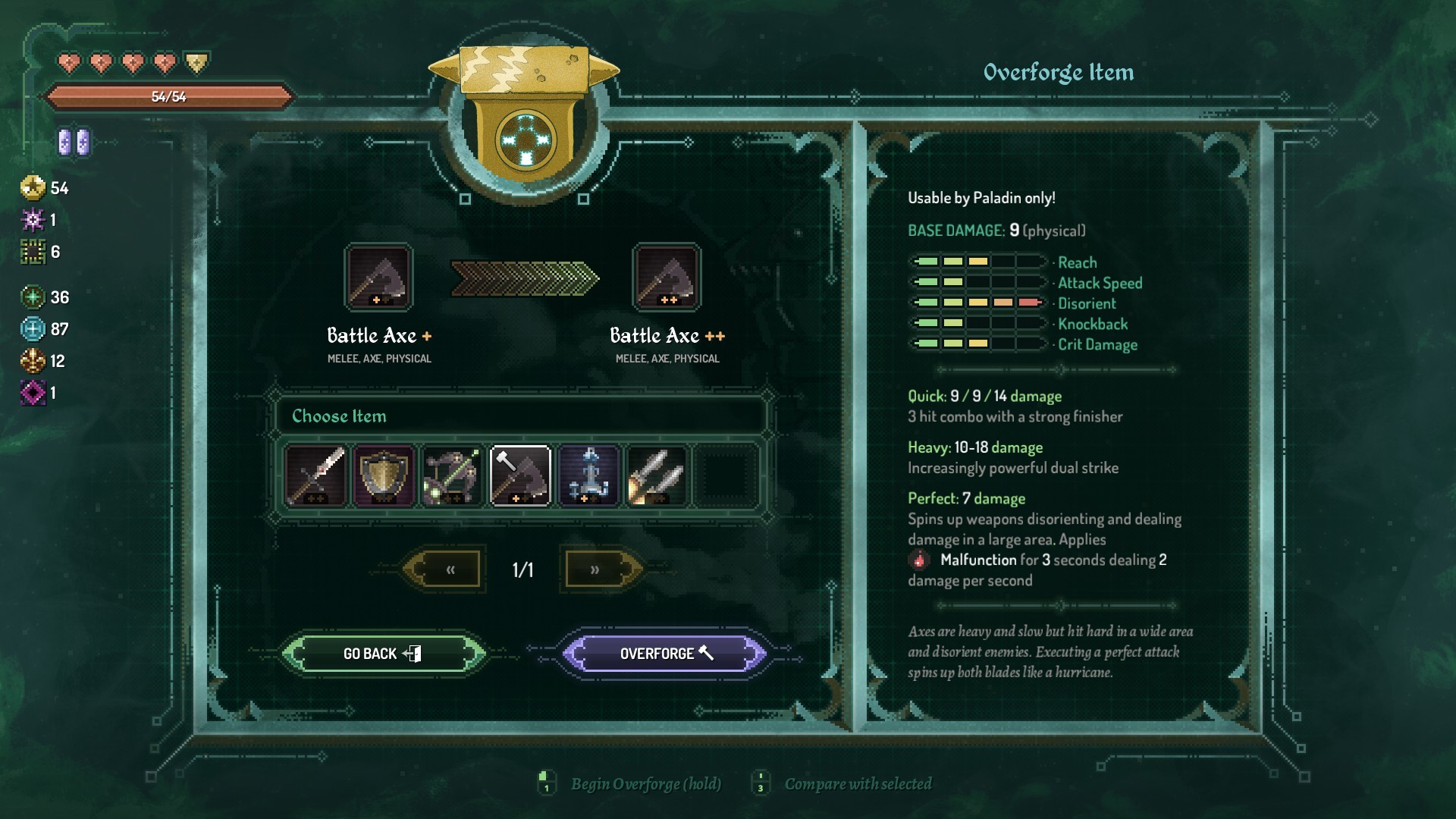Choose the blue anchor-shaped item
This screenshot has width=1456, height=819.
point(589,475)
